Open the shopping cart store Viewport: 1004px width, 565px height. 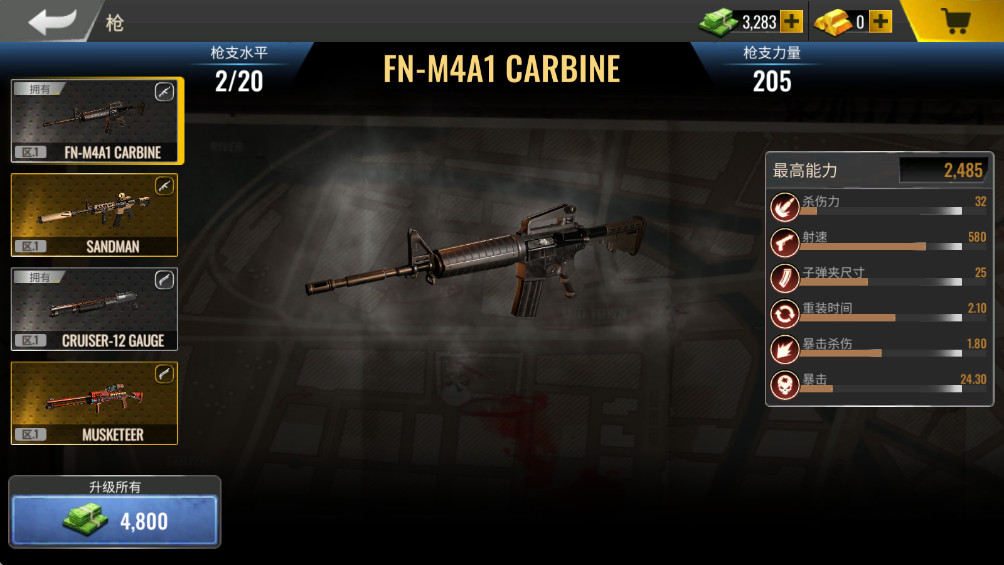(x=955, y=21)
